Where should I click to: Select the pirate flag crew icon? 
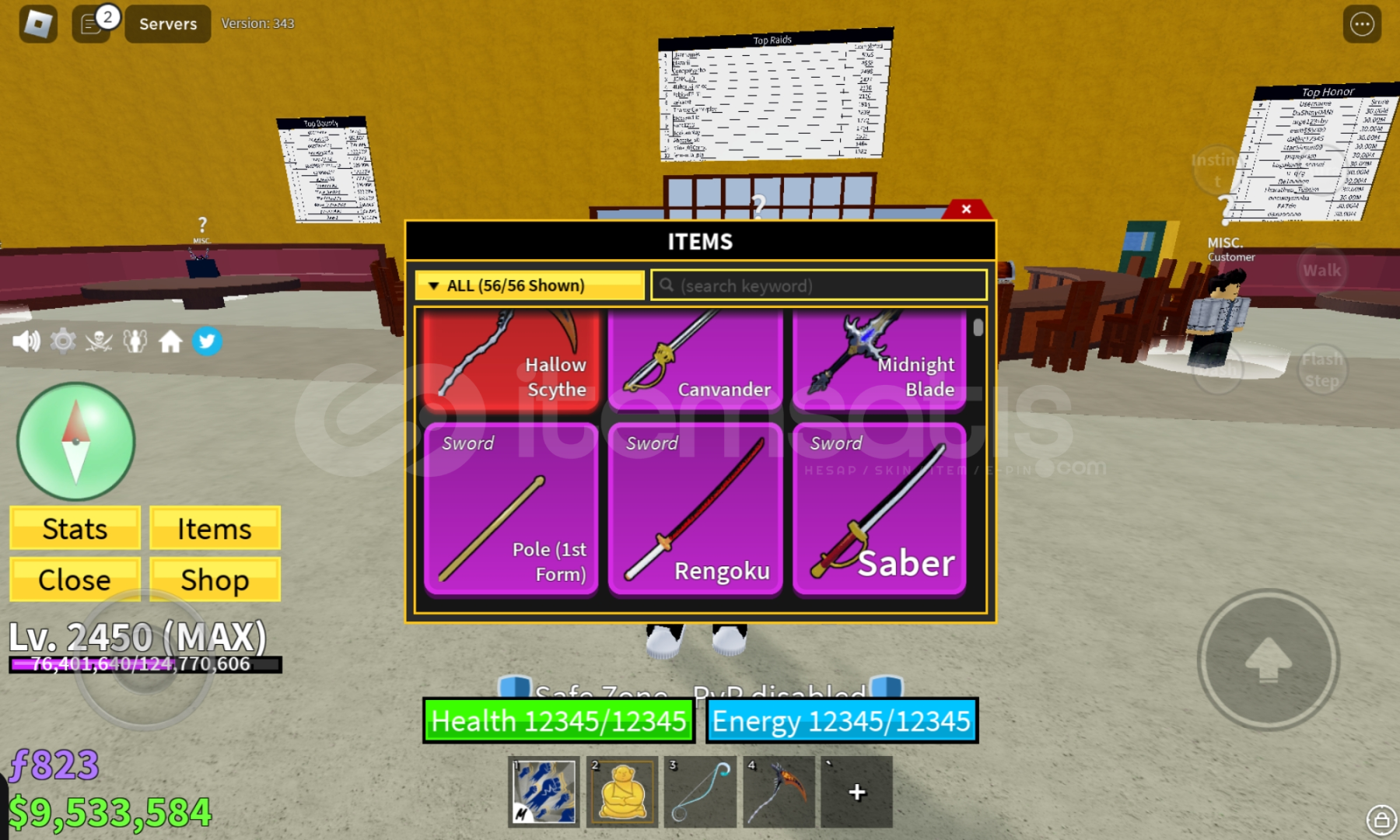98,342
